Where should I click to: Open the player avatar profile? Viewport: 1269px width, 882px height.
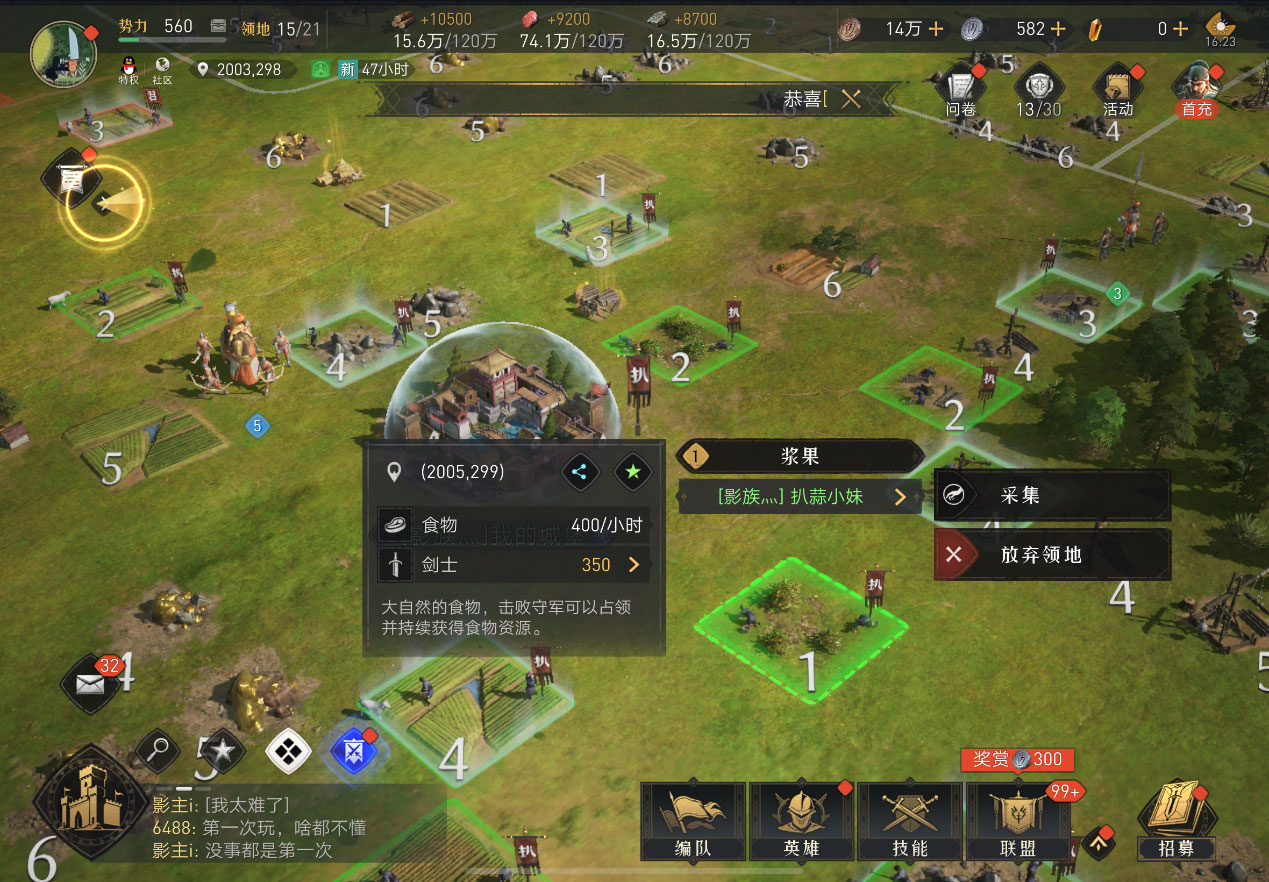pyautogui.click(x=64, y=52)
